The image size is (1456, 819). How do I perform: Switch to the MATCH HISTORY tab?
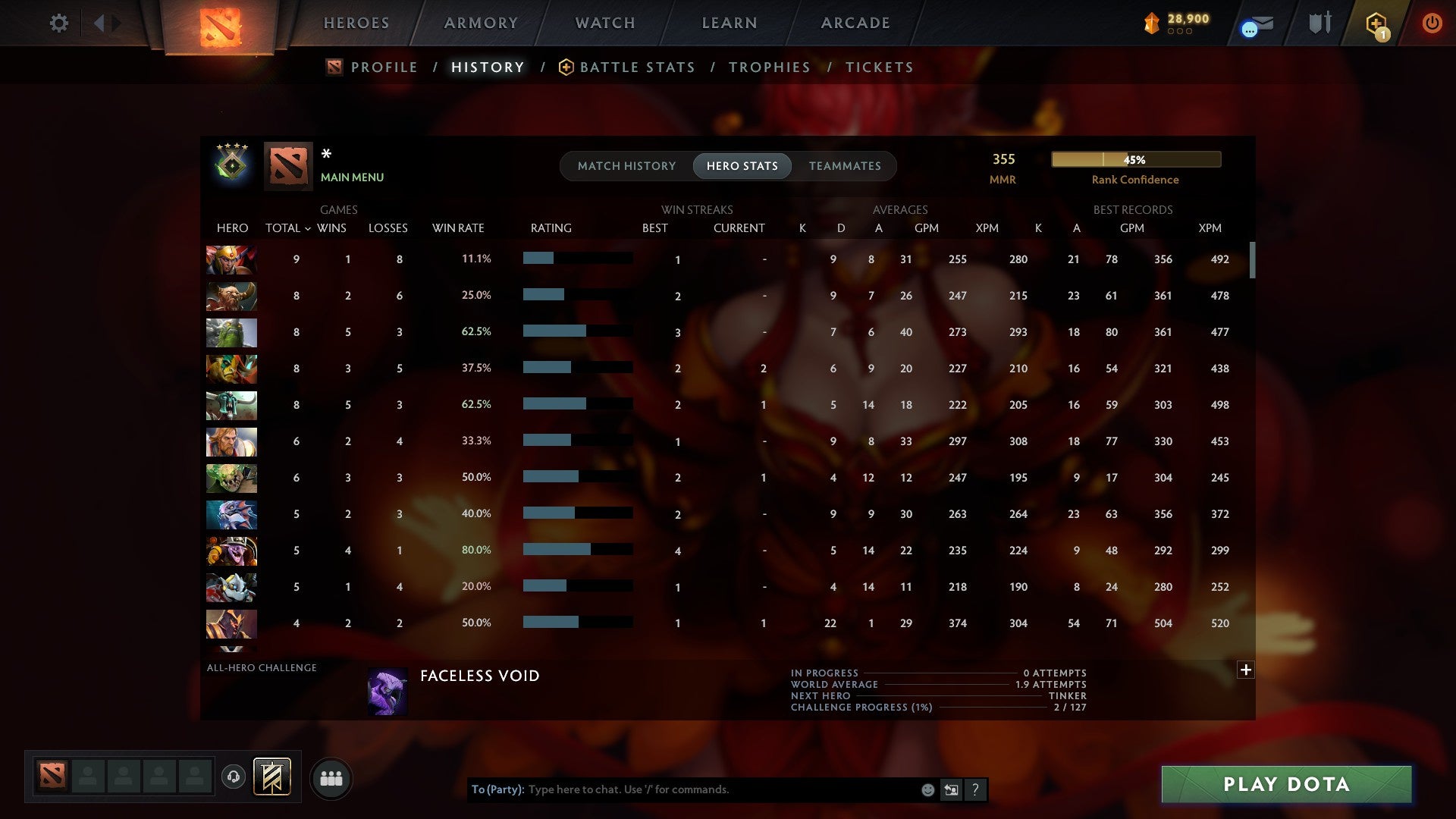coord(626,165)
